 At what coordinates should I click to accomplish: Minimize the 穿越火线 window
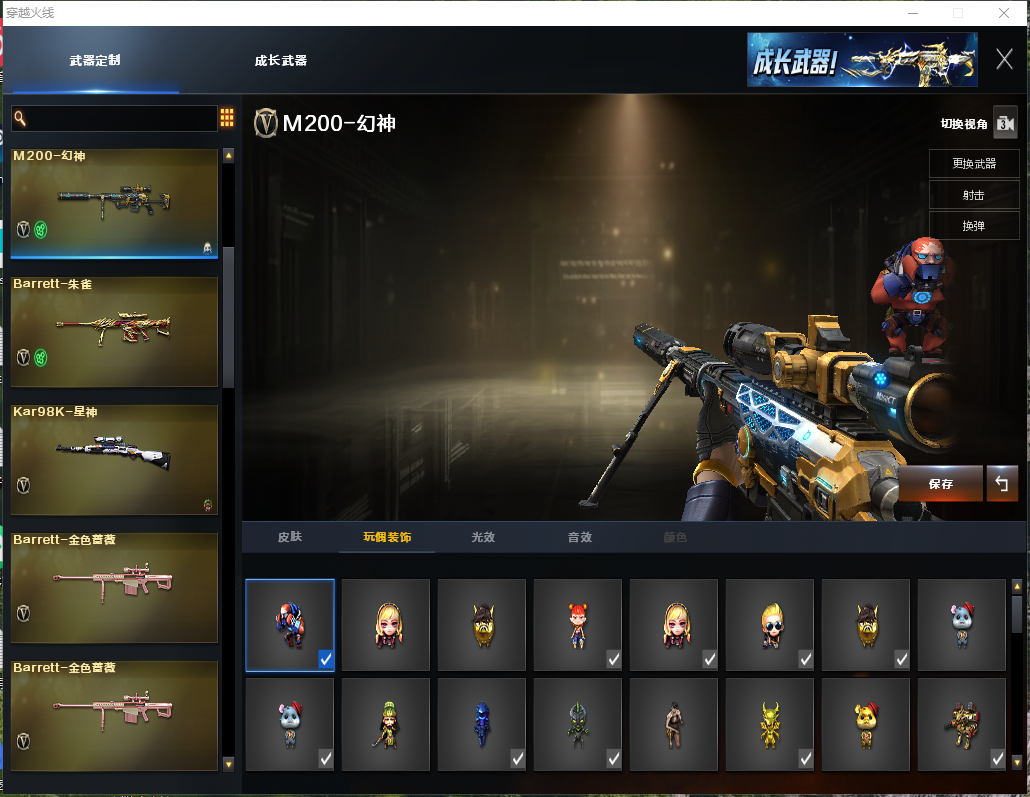coord(912,13)
